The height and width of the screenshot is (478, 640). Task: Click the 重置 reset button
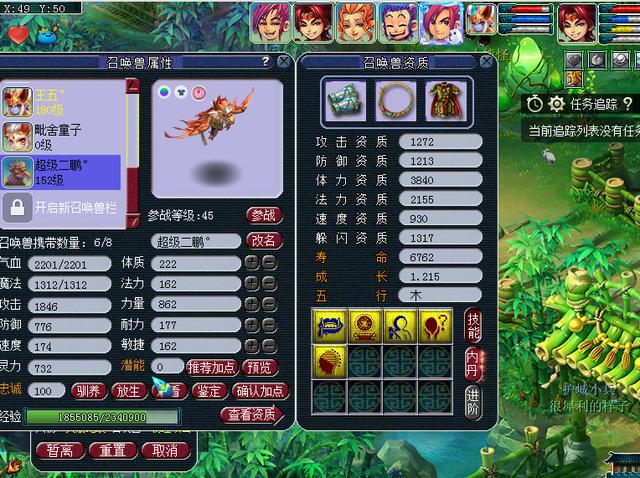pos(107,450)
